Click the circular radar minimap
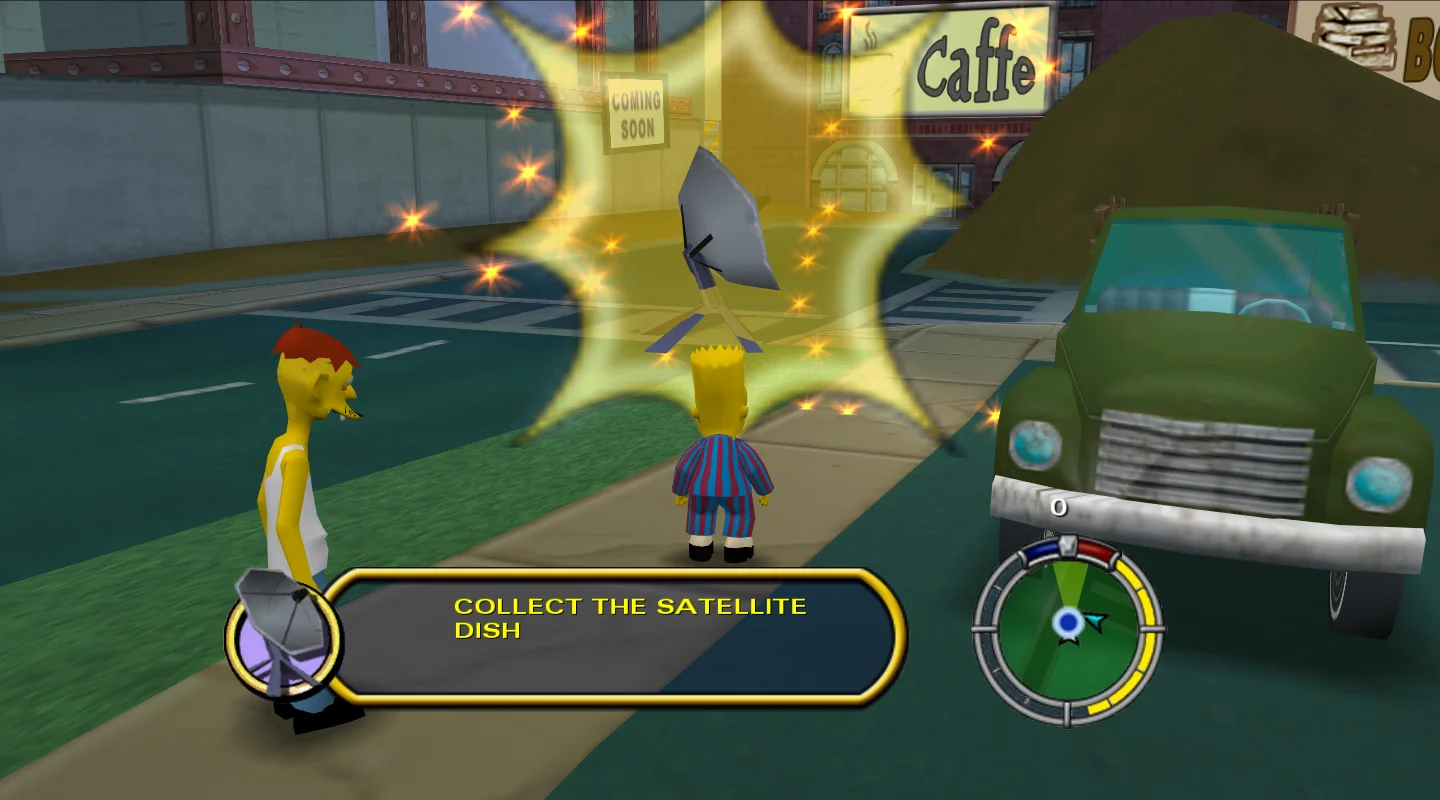The image size is (1440, 800). coord(1067,629)
